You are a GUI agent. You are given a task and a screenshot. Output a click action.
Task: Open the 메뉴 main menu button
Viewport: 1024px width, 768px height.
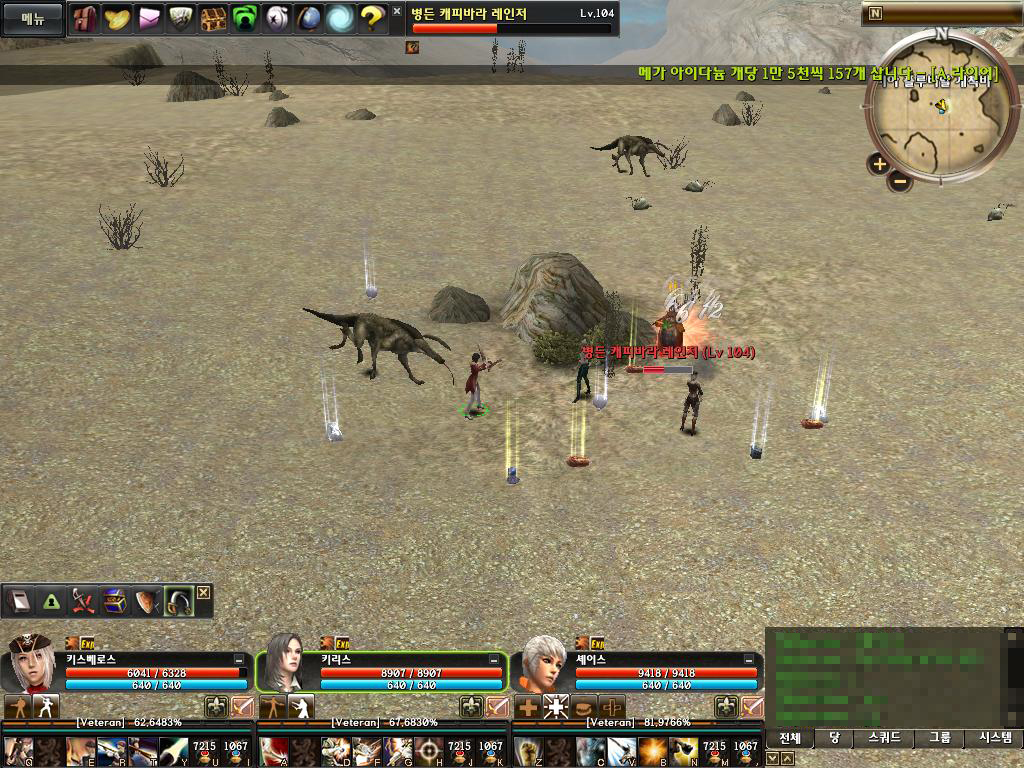point(33,18)
